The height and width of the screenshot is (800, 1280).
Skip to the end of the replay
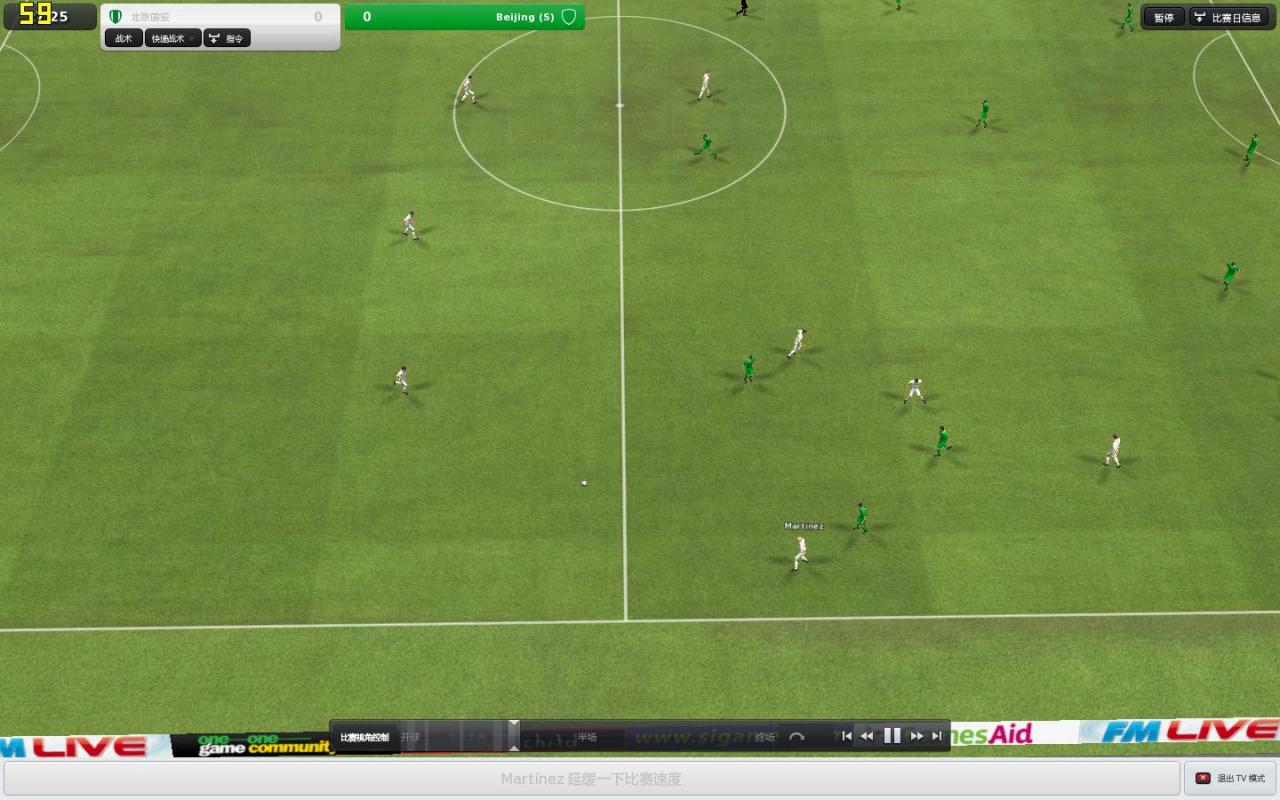tap(937, 736)
